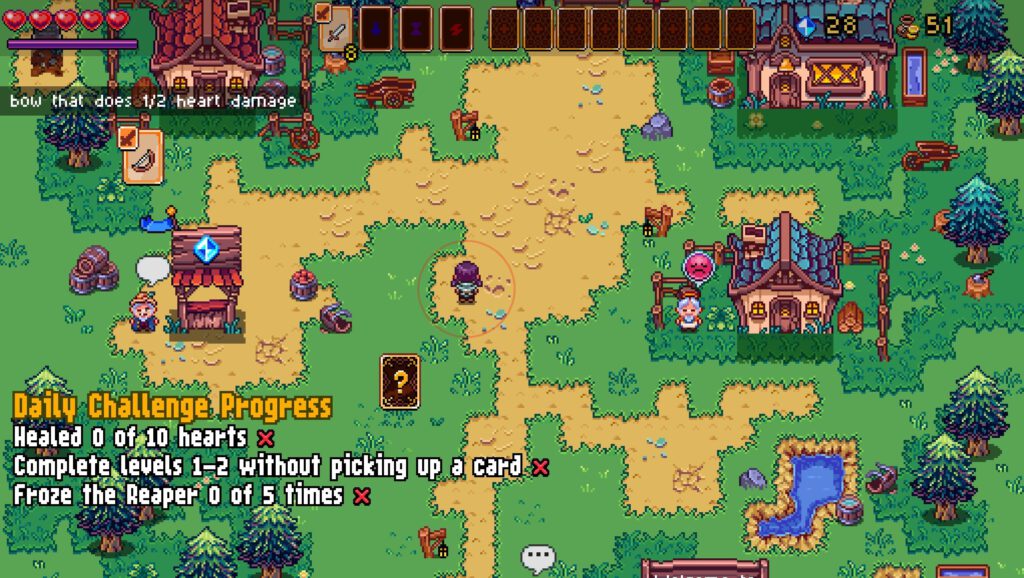Select the sword weapon card slot
Viewport: 1024px width, 578px height.
[334, 30]
